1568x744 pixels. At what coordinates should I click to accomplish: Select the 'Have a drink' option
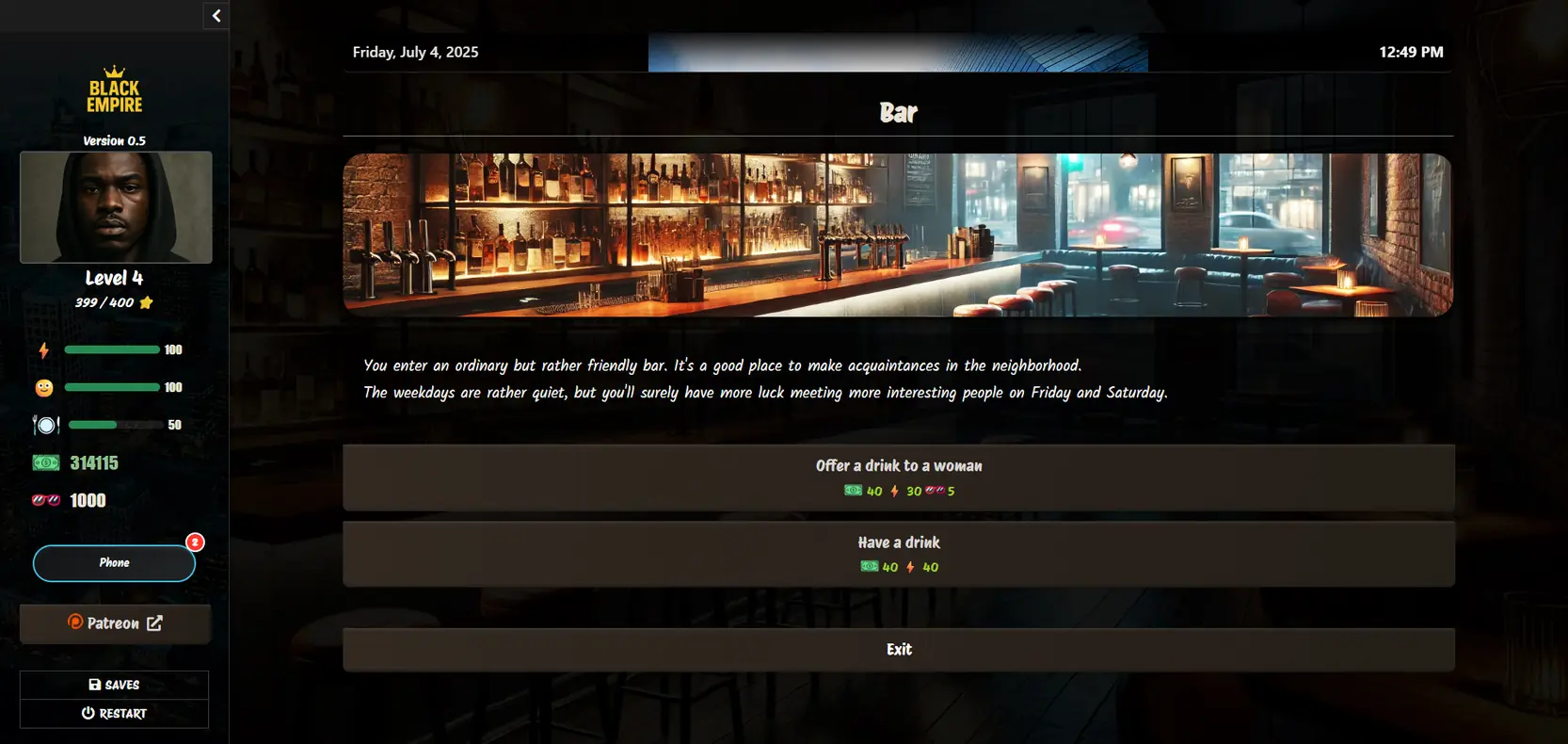898,554
